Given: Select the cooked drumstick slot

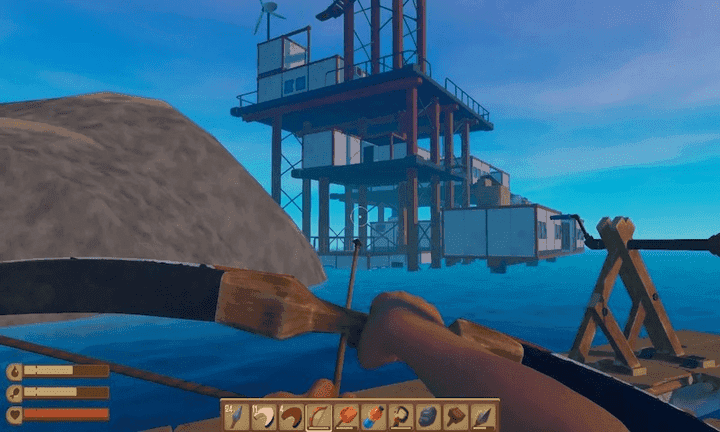Looking at the screenshot, I should pyautogui.click(x=346, y=416).
